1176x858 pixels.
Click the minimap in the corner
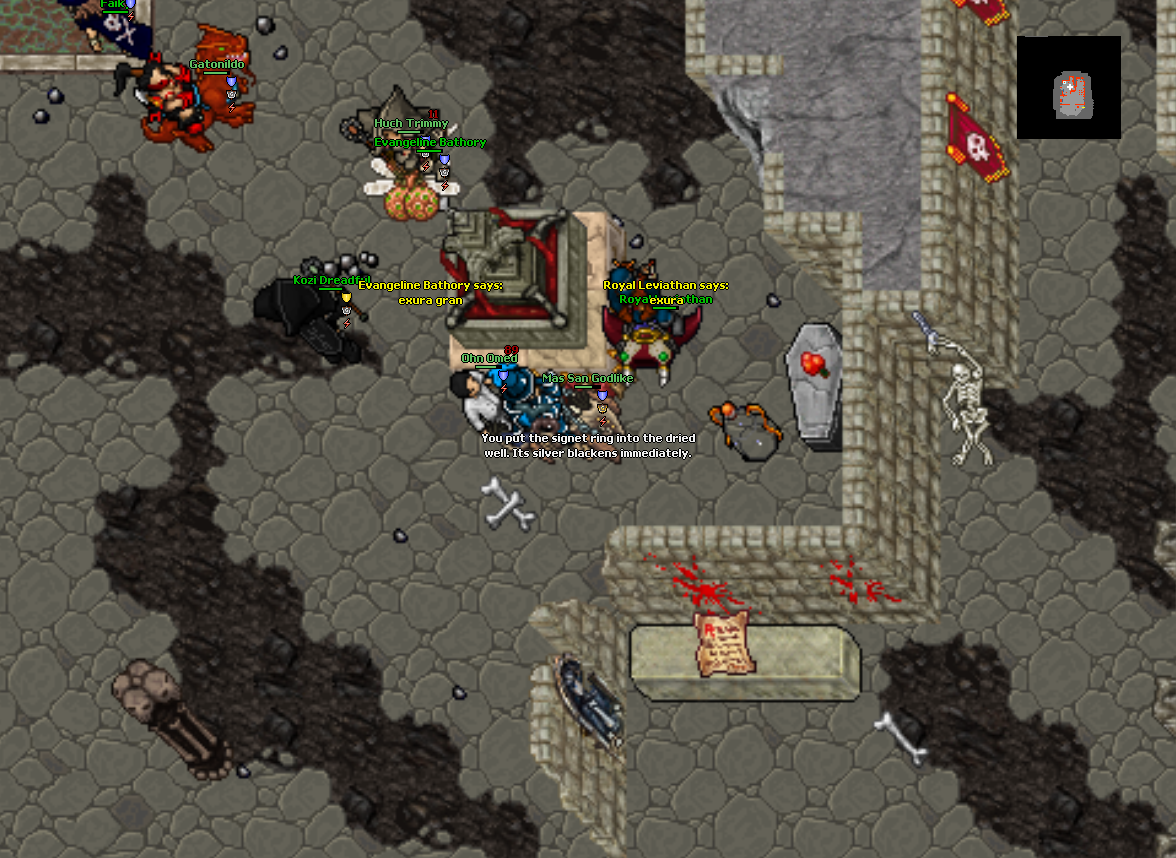tap(1068, 88)
